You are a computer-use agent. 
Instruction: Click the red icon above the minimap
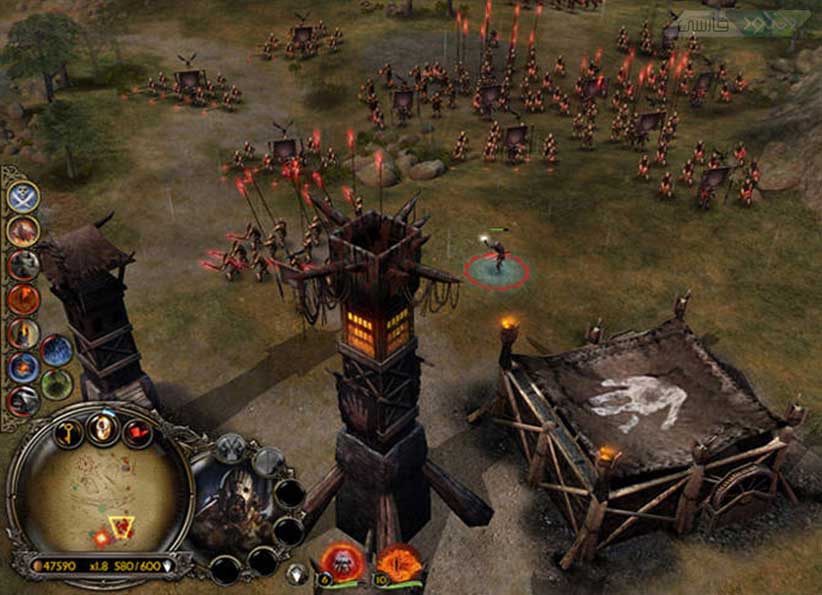coord(136,433)
